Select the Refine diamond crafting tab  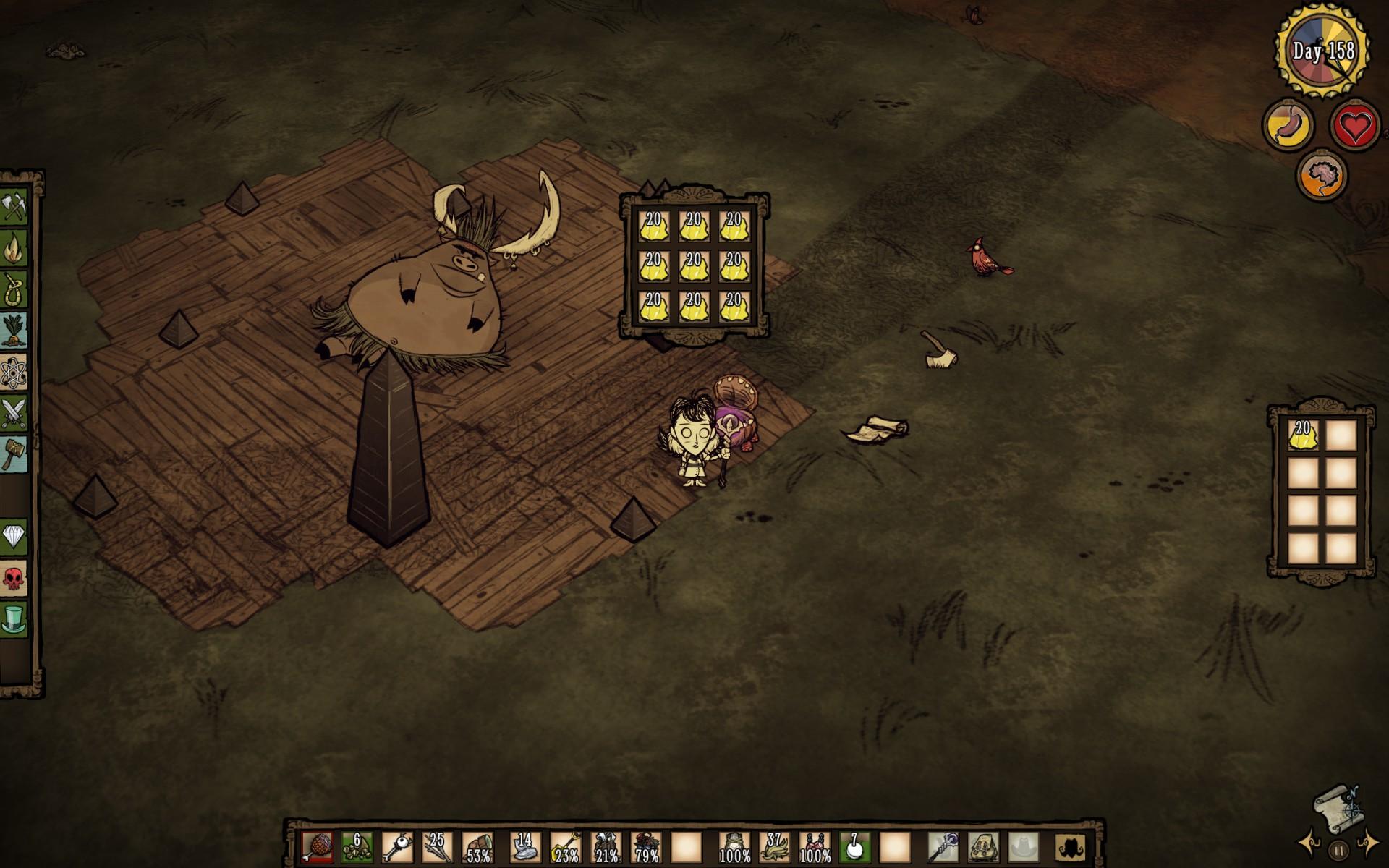click(x=14, y=537)
